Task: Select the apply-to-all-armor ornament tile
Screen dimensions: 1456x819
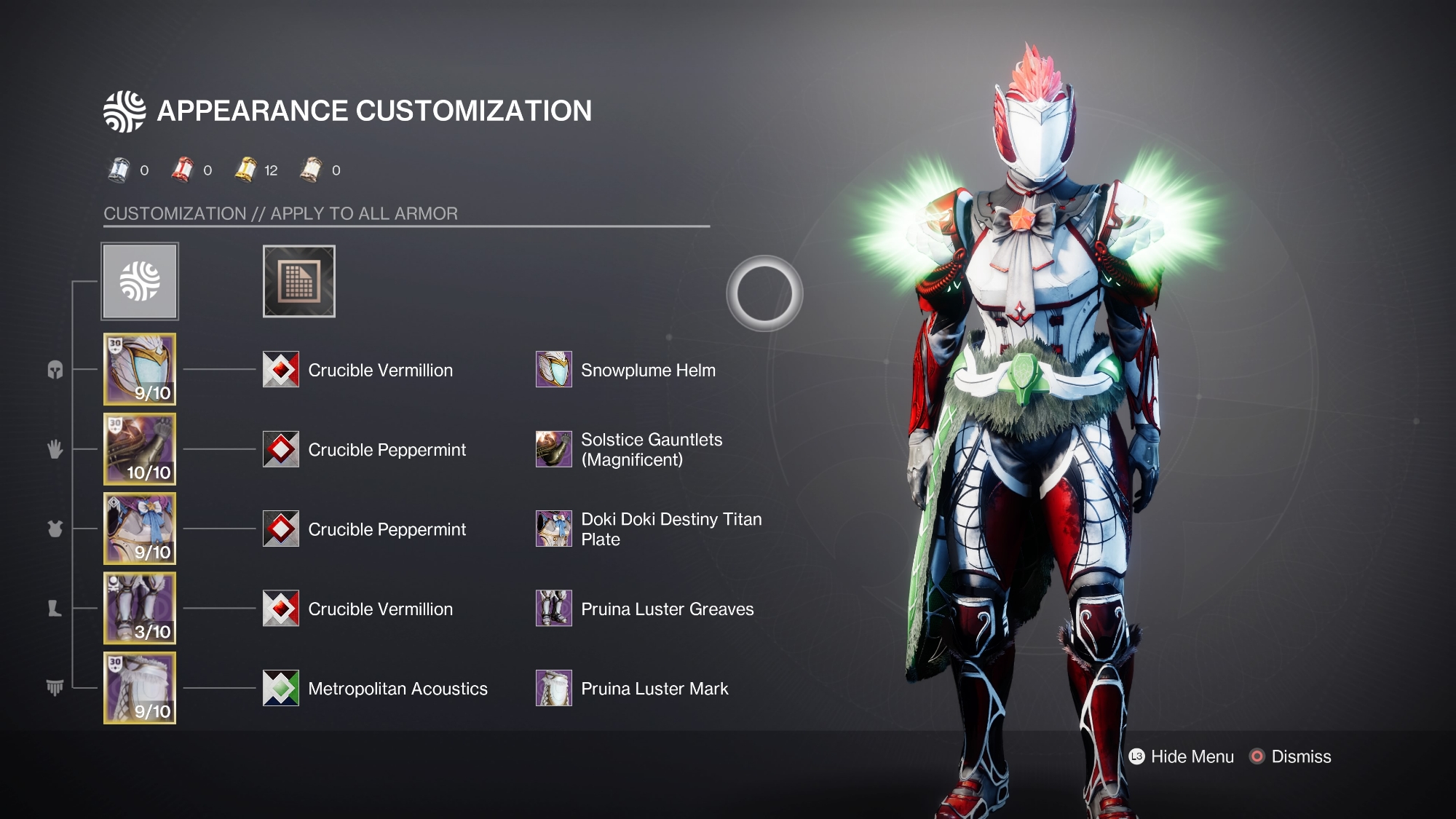Action: coord(140,281)
